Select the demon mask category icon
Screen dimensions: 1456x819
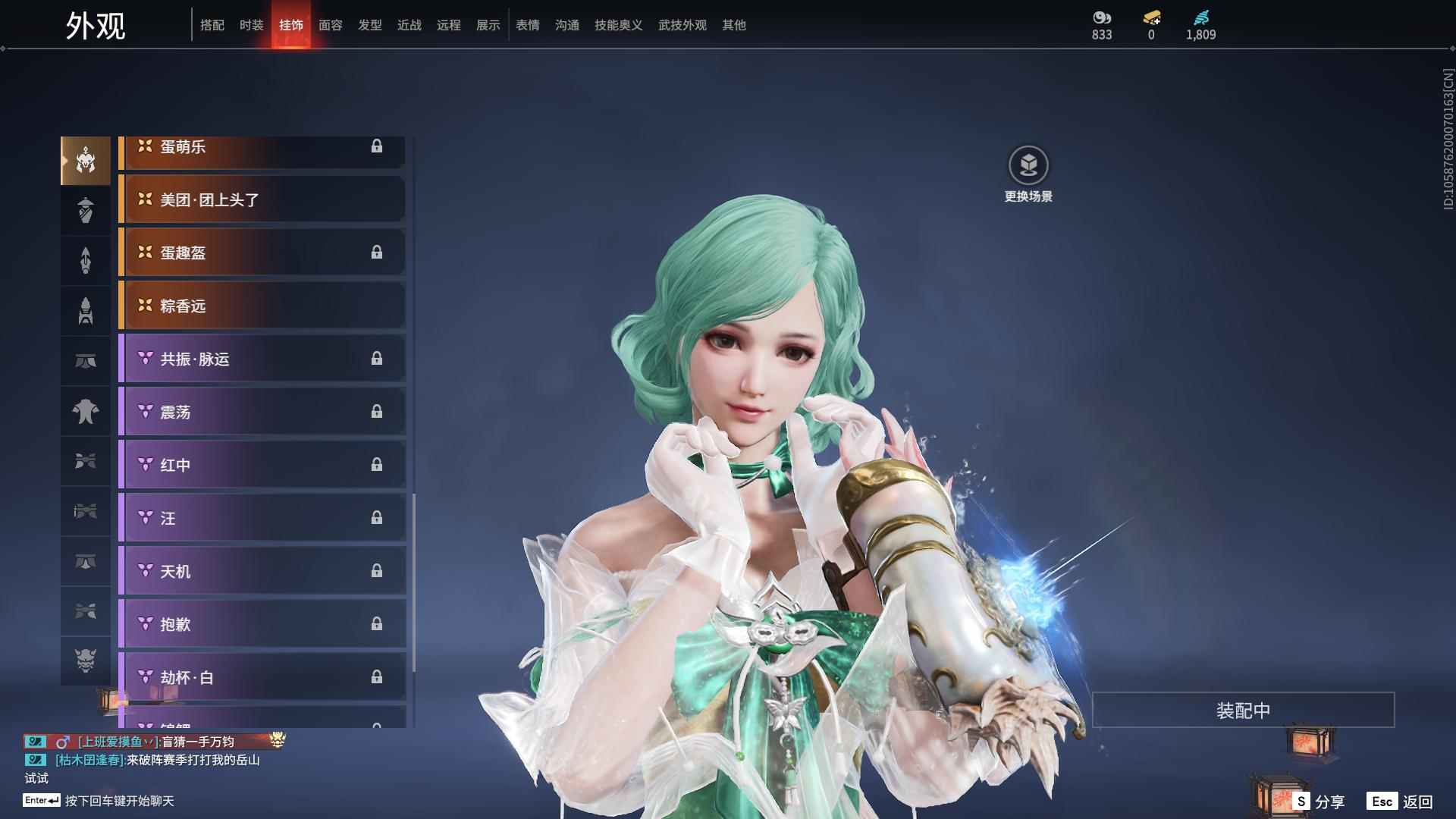(x=86, y=661)
